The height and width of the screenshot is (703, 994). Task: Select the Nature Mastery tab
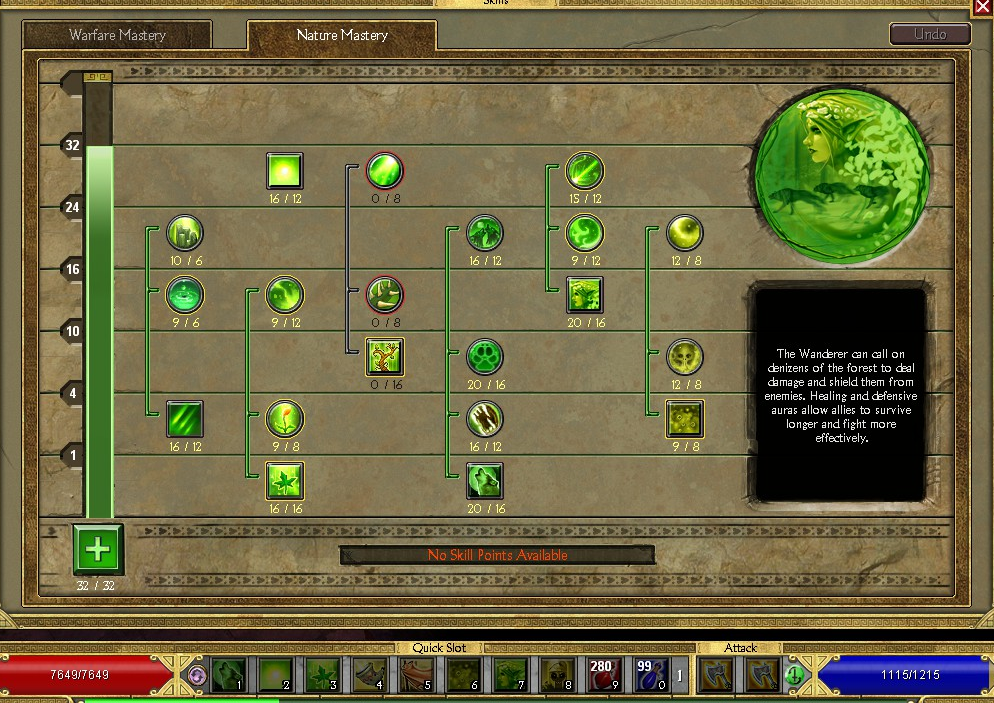tap(342, 35)
